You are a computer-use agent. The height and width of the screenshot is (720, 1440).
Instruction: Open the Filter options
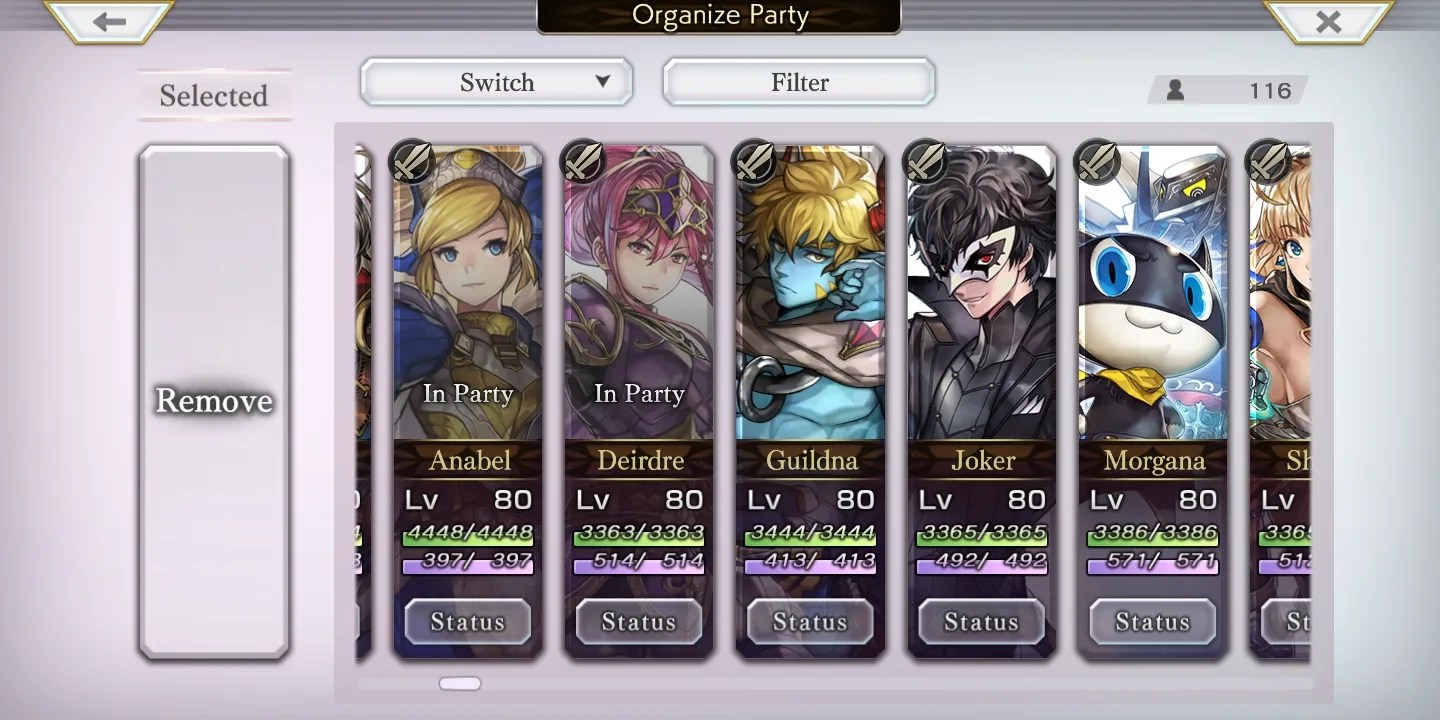pyautogui.click(x=799, y=82)
